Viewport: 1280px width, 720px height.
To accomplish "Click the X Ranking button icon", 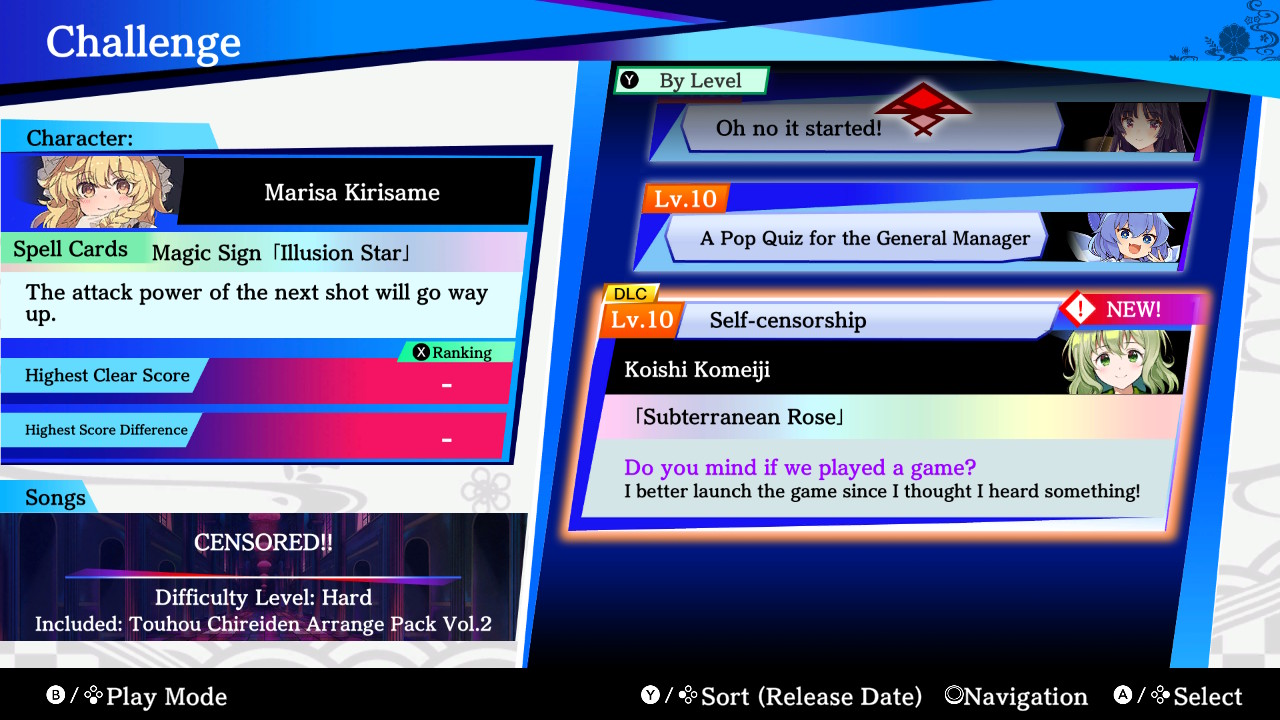I will pyautogui.click(x=421, y=352).
